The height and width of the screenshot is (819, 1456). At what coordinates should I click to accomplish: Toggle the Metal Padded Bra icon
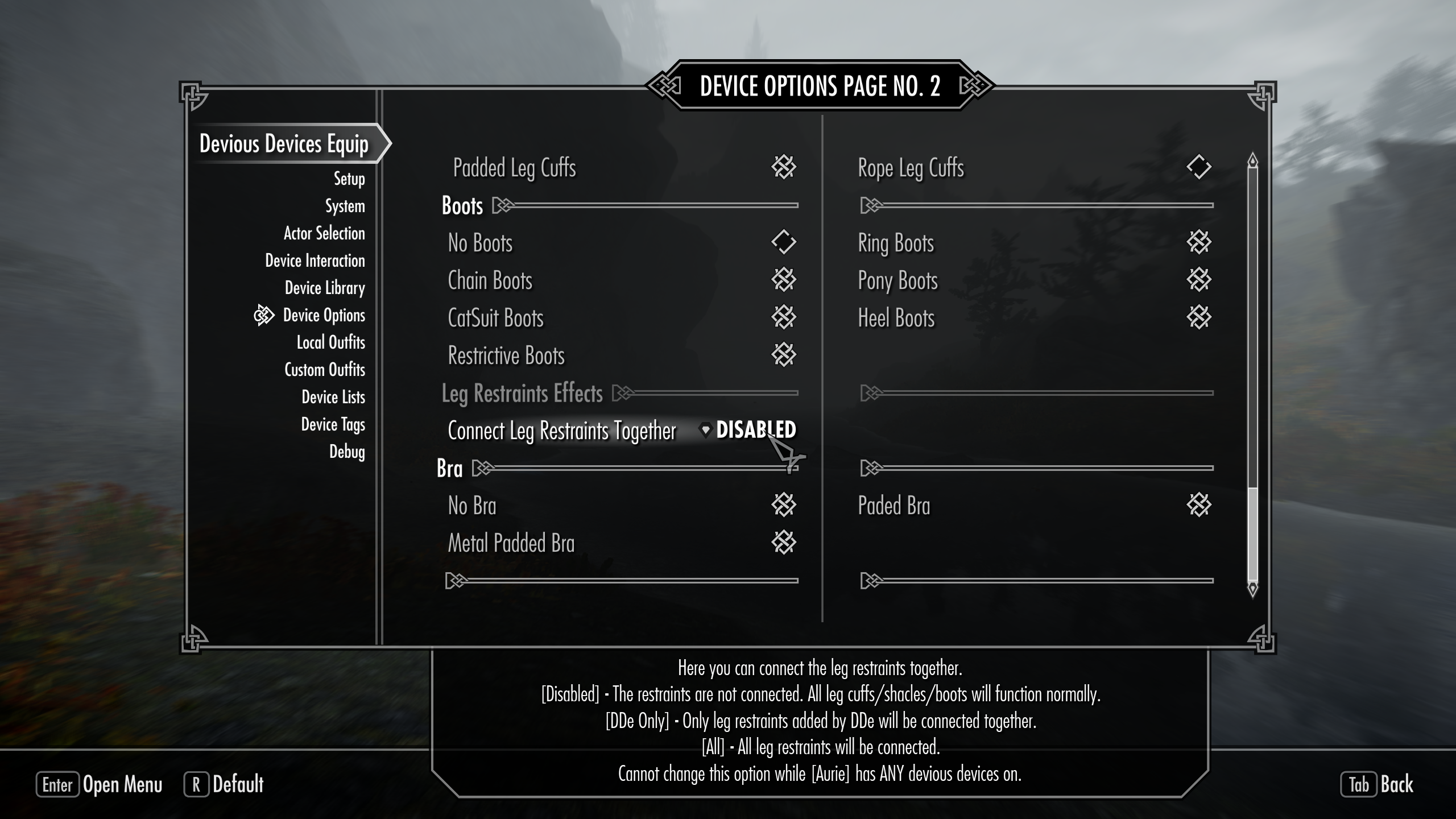(783, 543)
